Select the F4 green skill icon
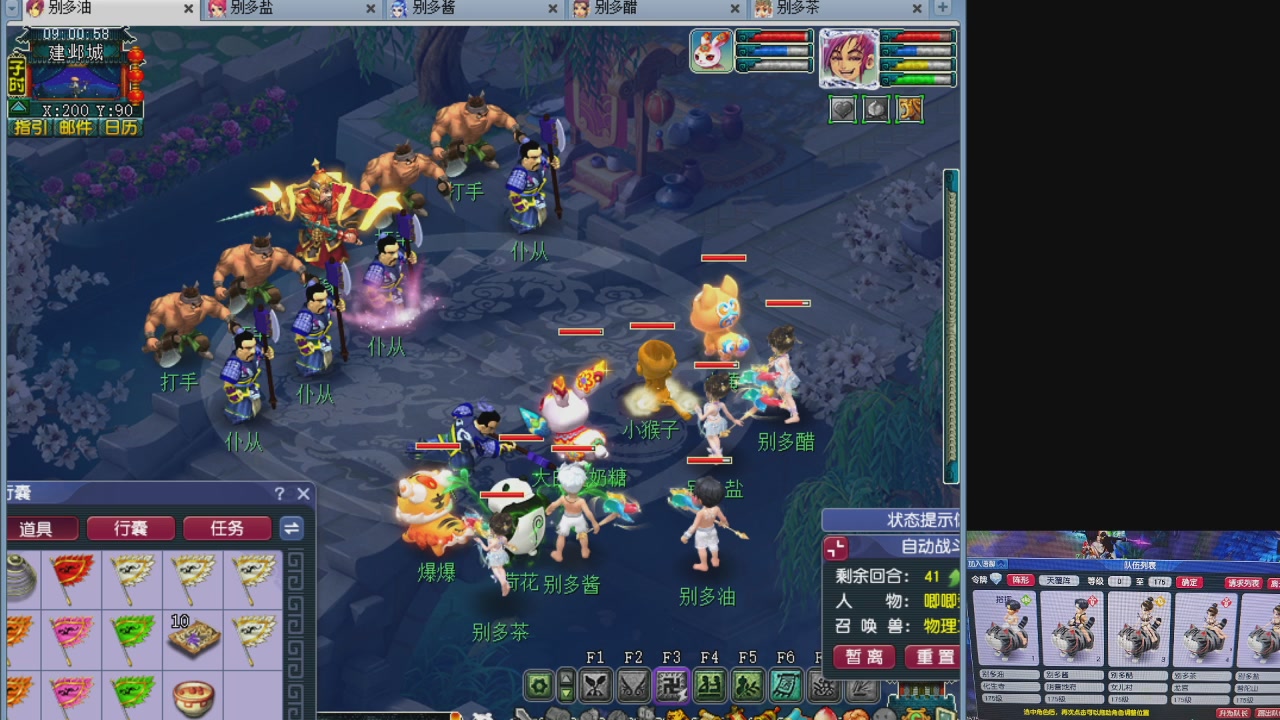The width and height of the screenshot is (1280, 720). [x=712, y=686]
